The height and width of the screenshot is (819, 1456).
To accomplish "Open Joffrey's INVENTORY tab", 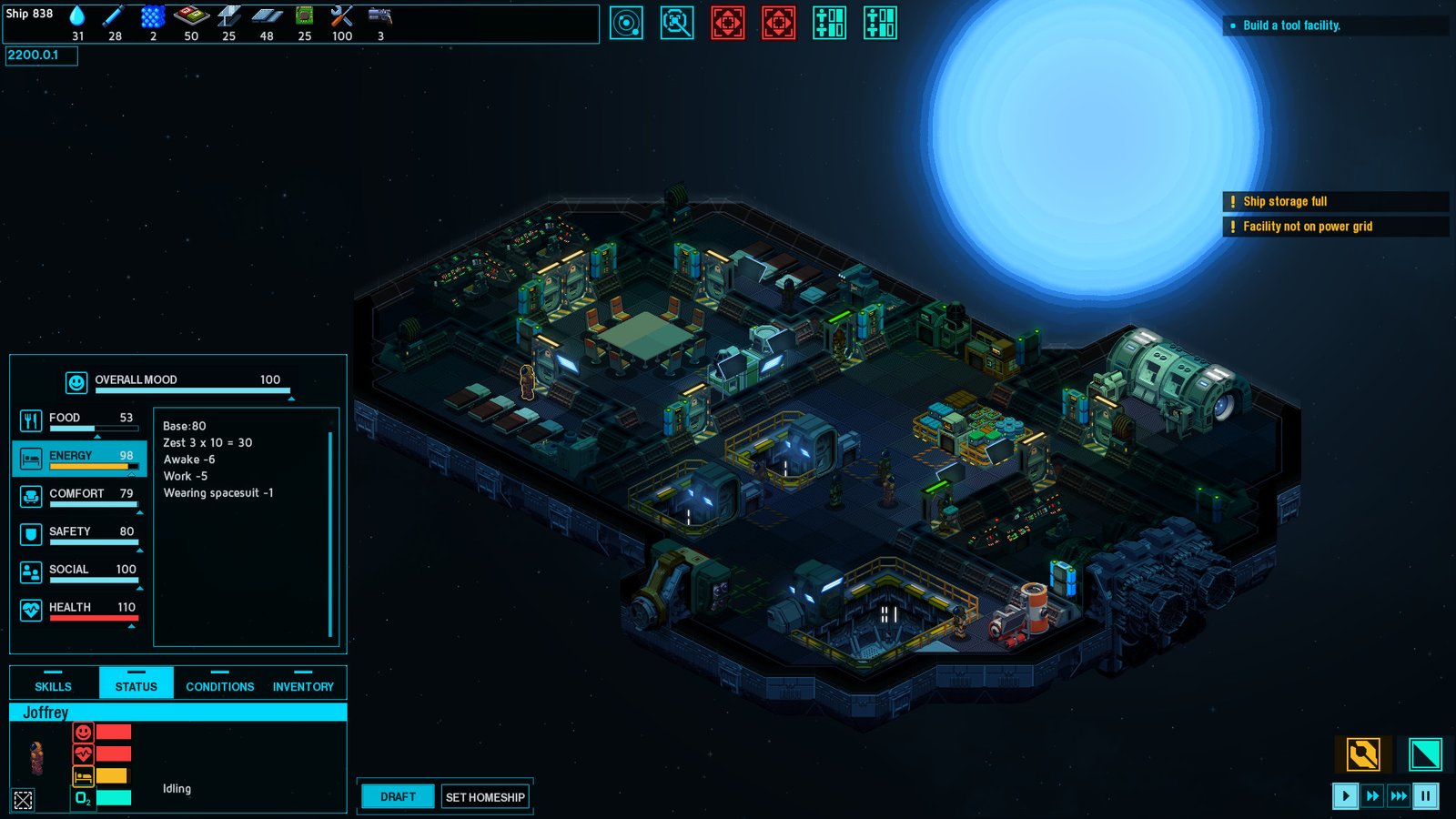I will [x=303, y=685].
